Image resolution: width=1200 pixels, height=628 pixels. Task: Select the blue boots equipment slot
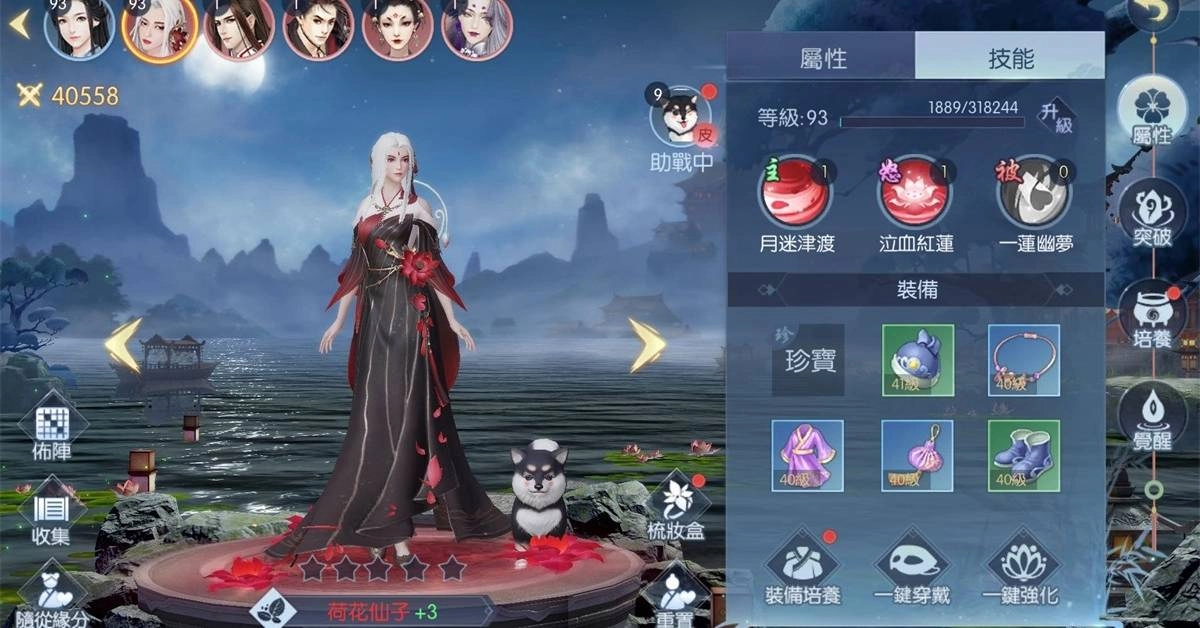1024,456
